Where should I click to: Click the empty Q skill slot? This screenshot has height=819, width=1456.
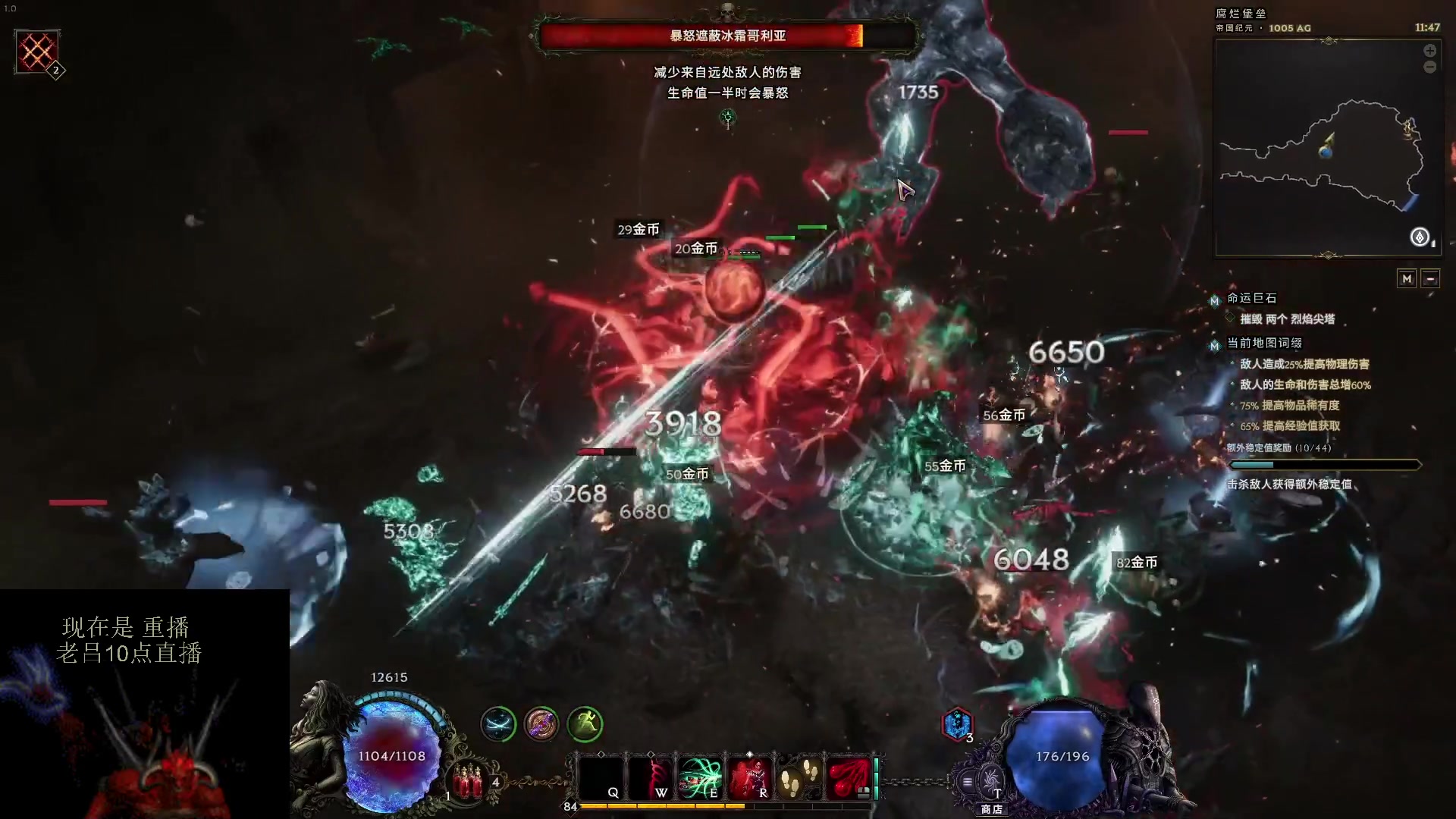click(x=601, y=778)
